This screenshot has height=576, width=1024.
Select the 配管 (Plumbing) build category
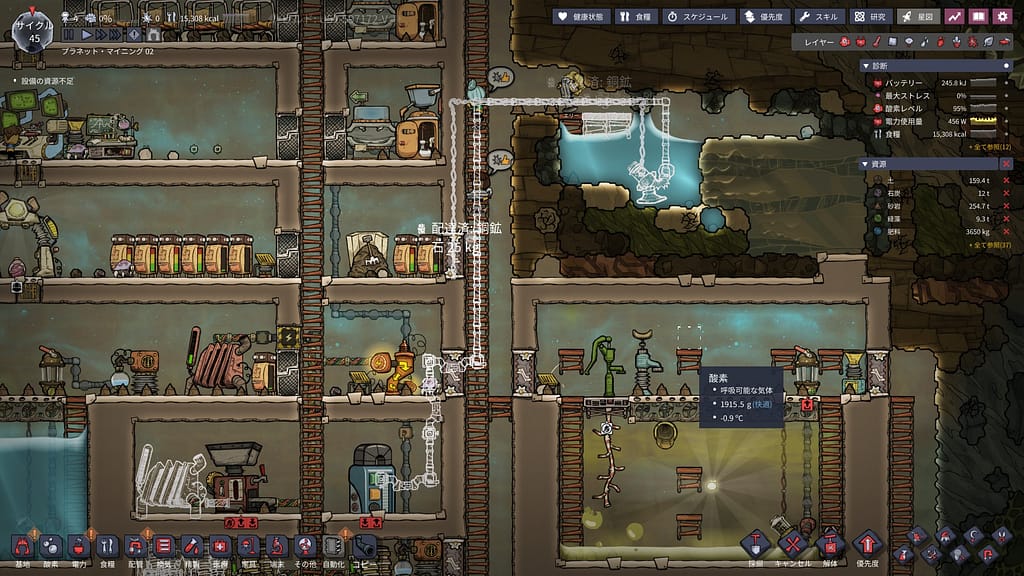tap(135, 547)
